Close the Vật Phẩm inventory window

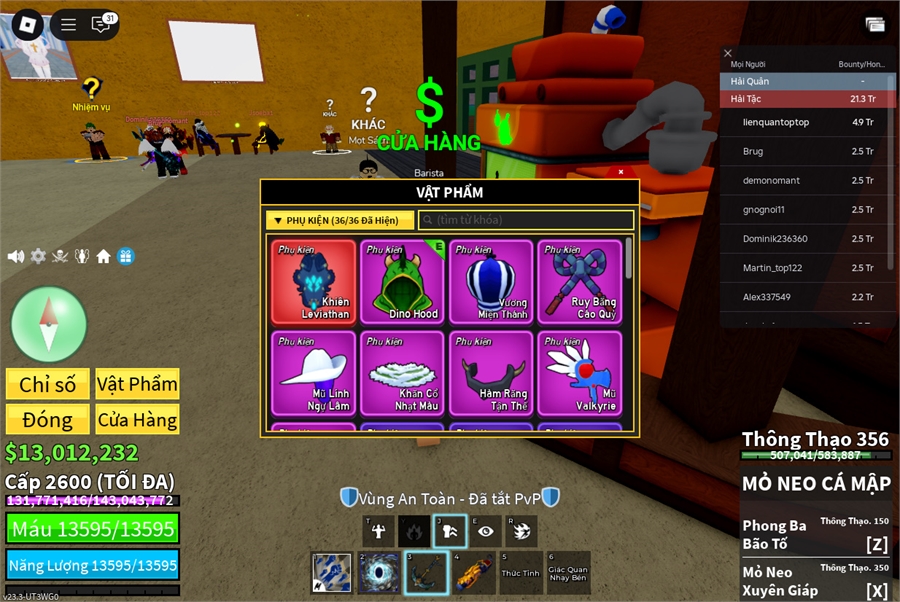coord(621,172)
